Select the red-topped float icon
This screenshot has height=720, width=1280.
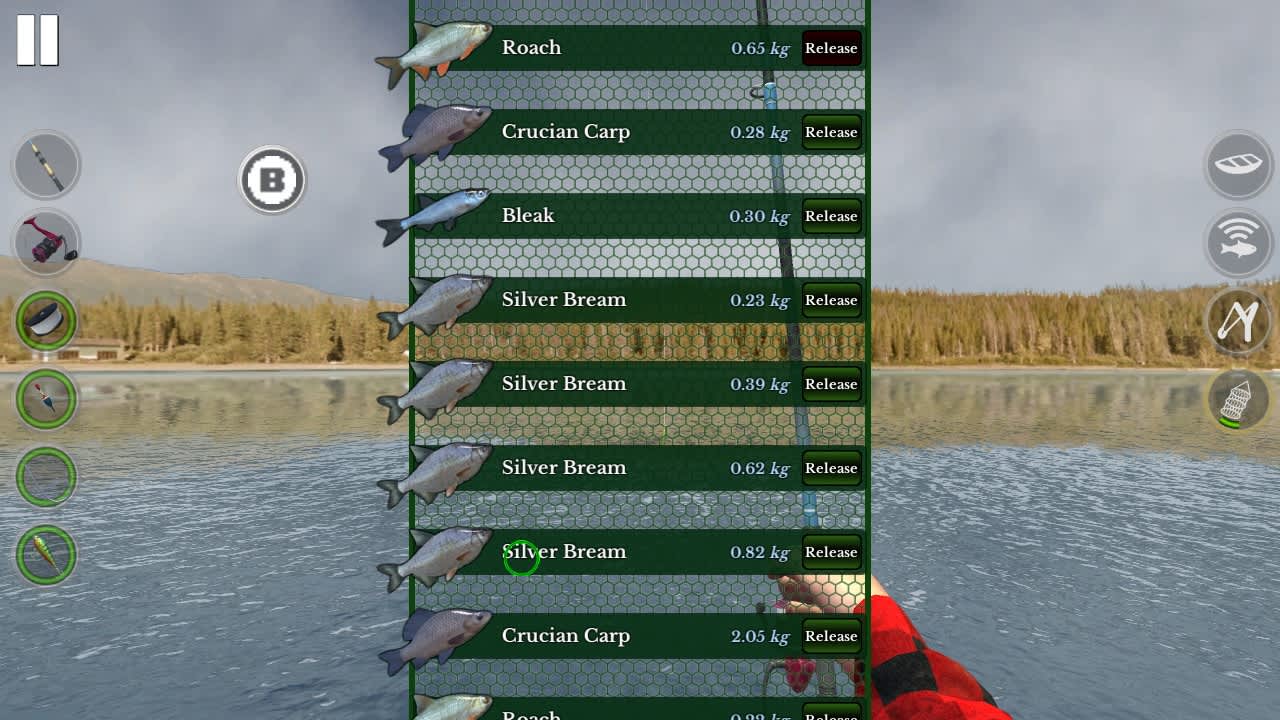[45, 399]
